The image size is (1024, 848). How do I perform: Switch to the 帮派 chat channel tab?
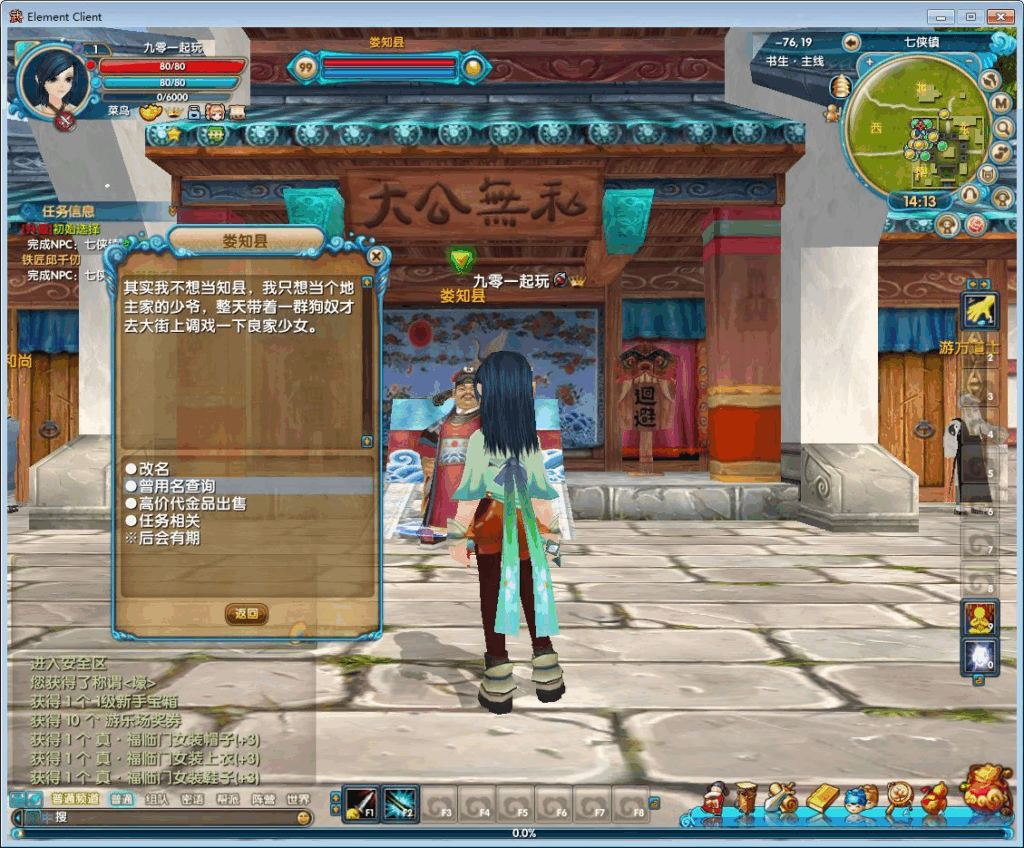(x=228, y=799)
